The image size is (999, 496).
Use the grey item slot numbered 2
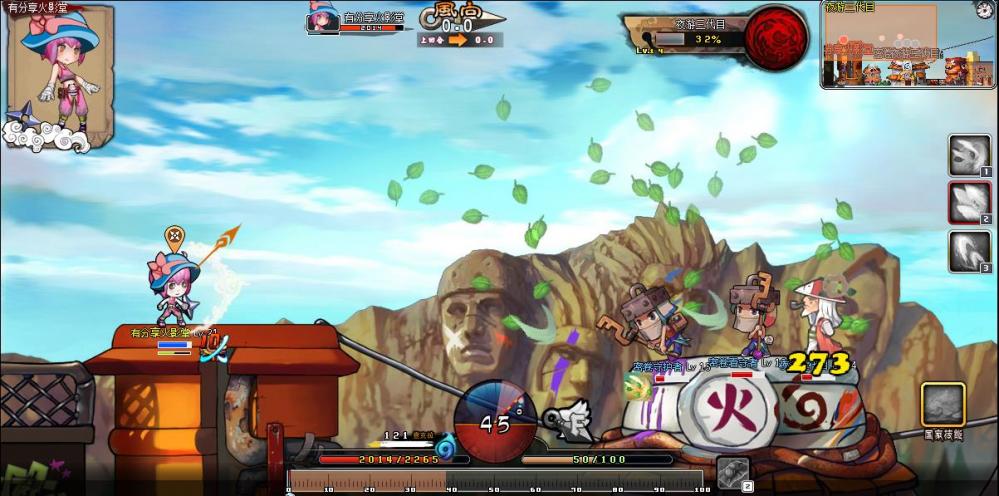(733, 474)
